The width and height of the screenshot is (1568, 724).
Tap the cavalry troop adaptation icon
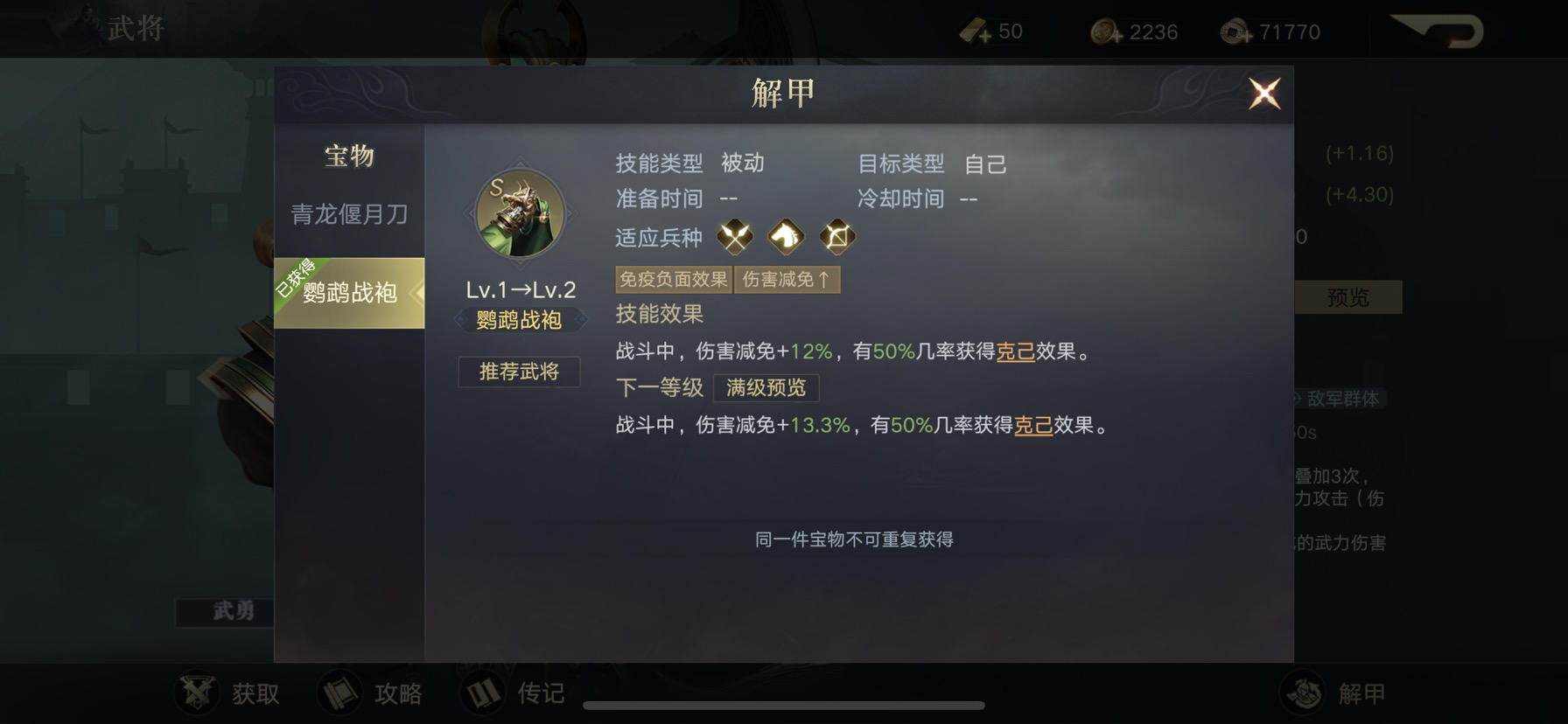tap(786, 237)
